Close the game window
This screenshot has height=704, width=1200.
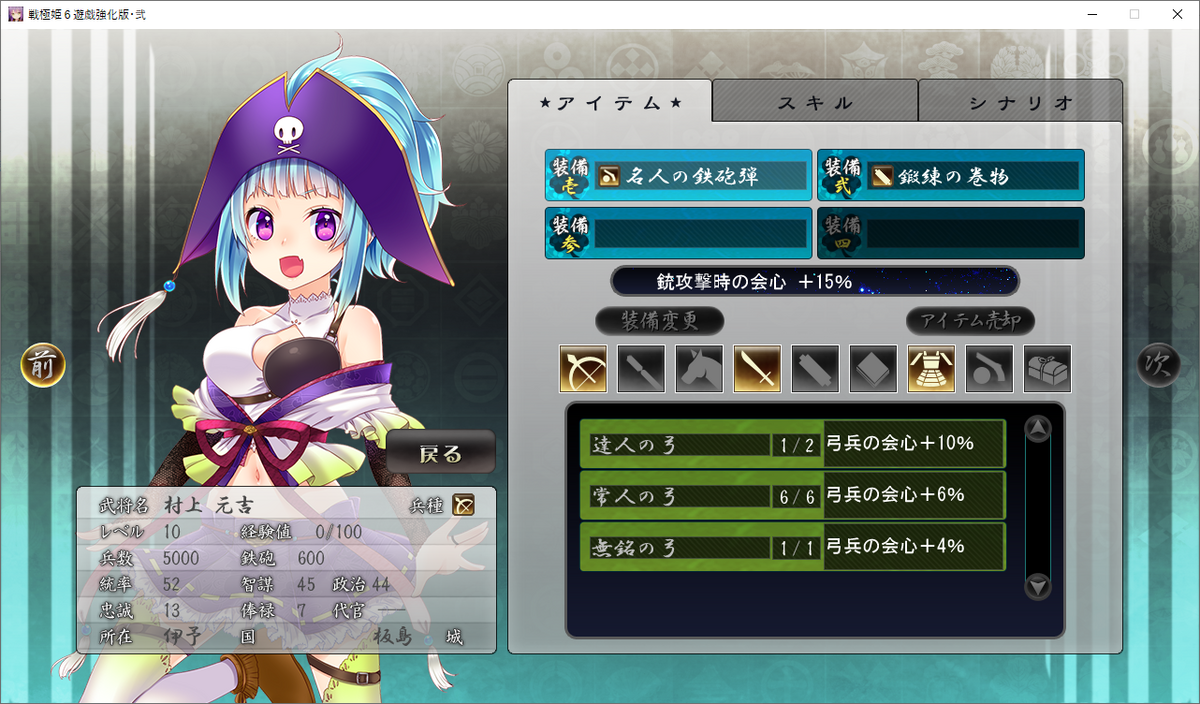(x=1176, y=14)
